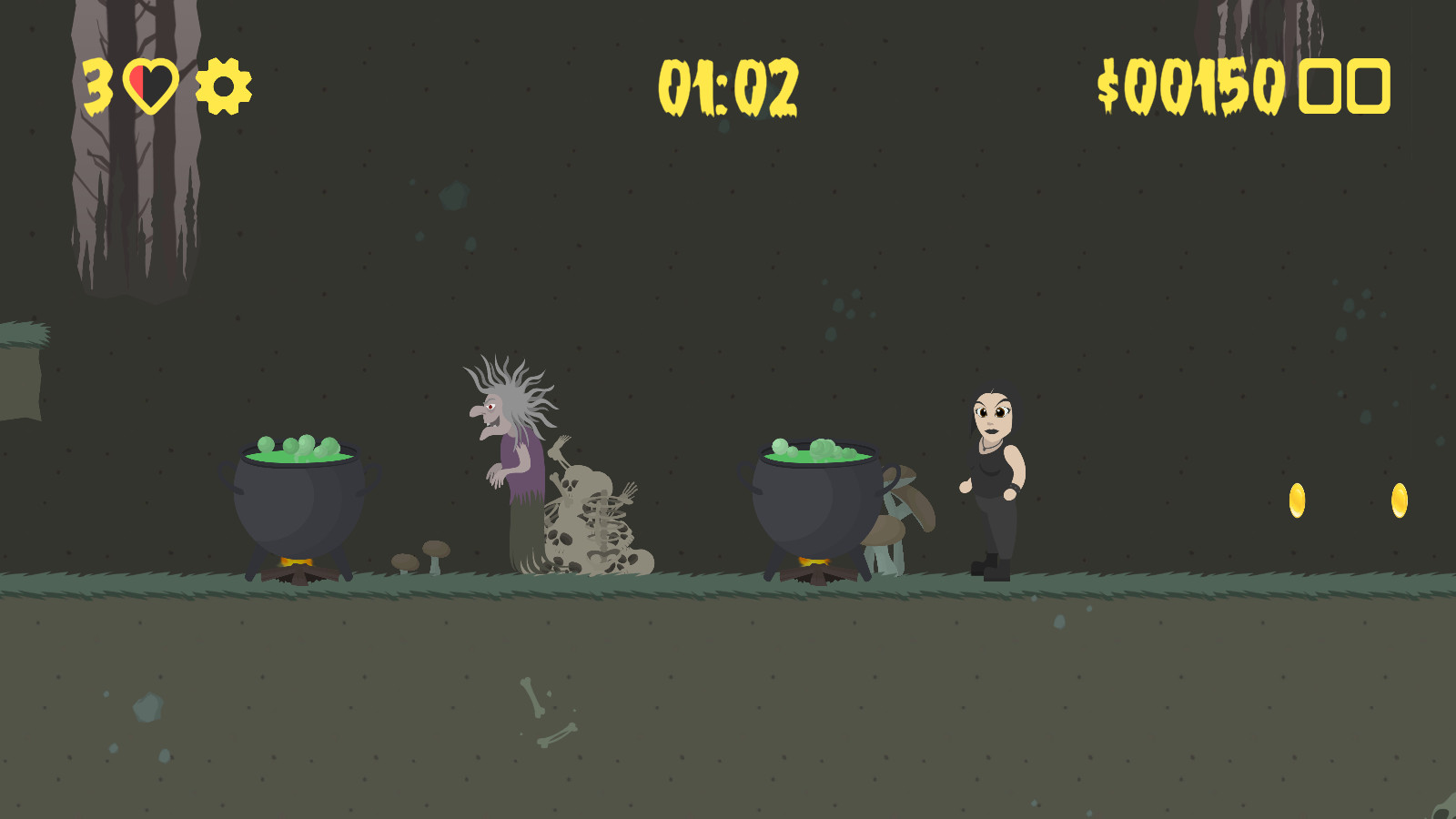Click the green potion bubbles in the left cauldron
The image size is (1456, 819).
300,446
